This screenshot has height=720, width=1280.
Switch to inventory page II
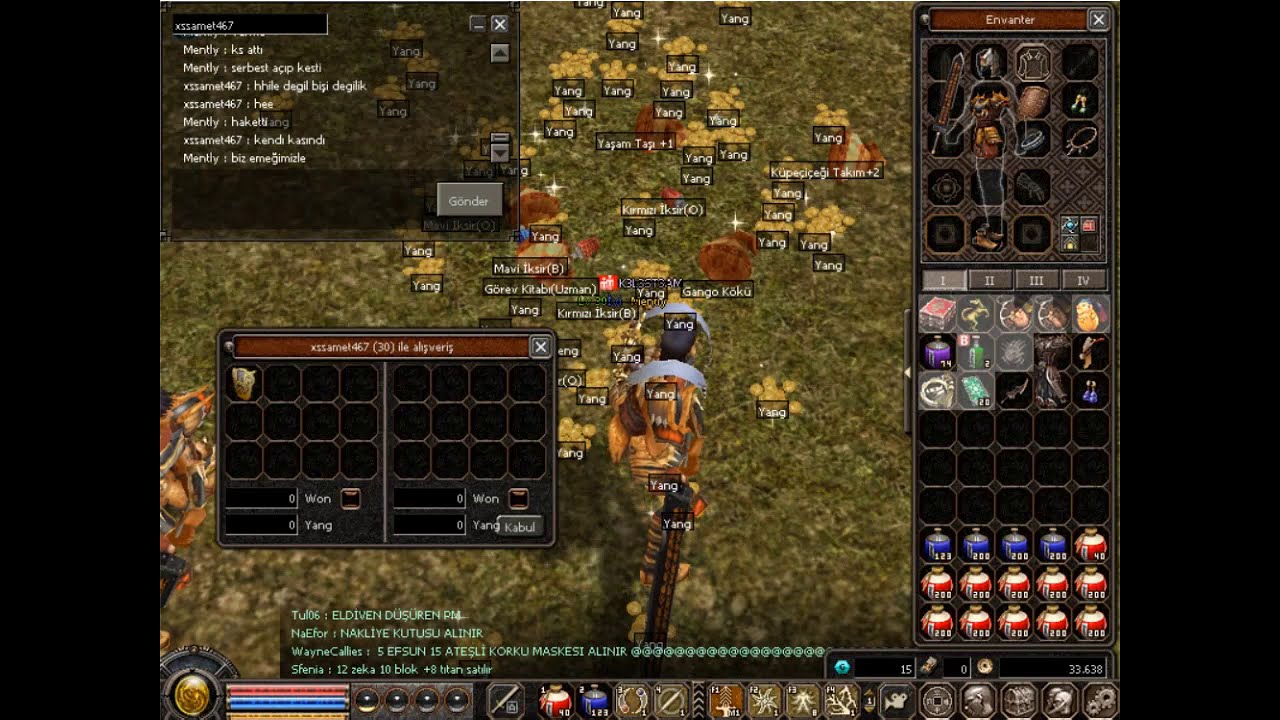tap(989, 281)
